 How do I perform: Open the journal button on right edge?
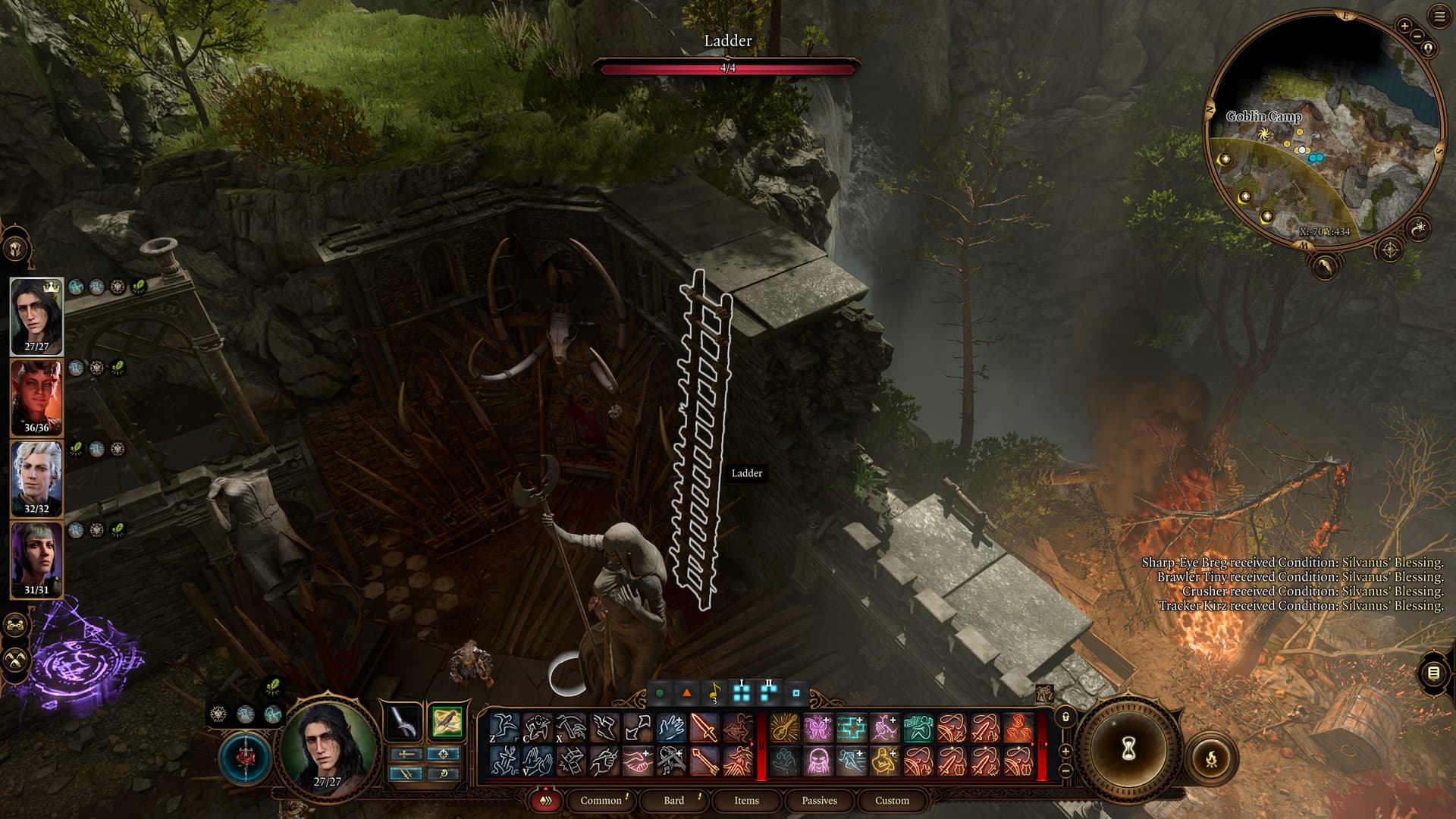[1432, 673]
